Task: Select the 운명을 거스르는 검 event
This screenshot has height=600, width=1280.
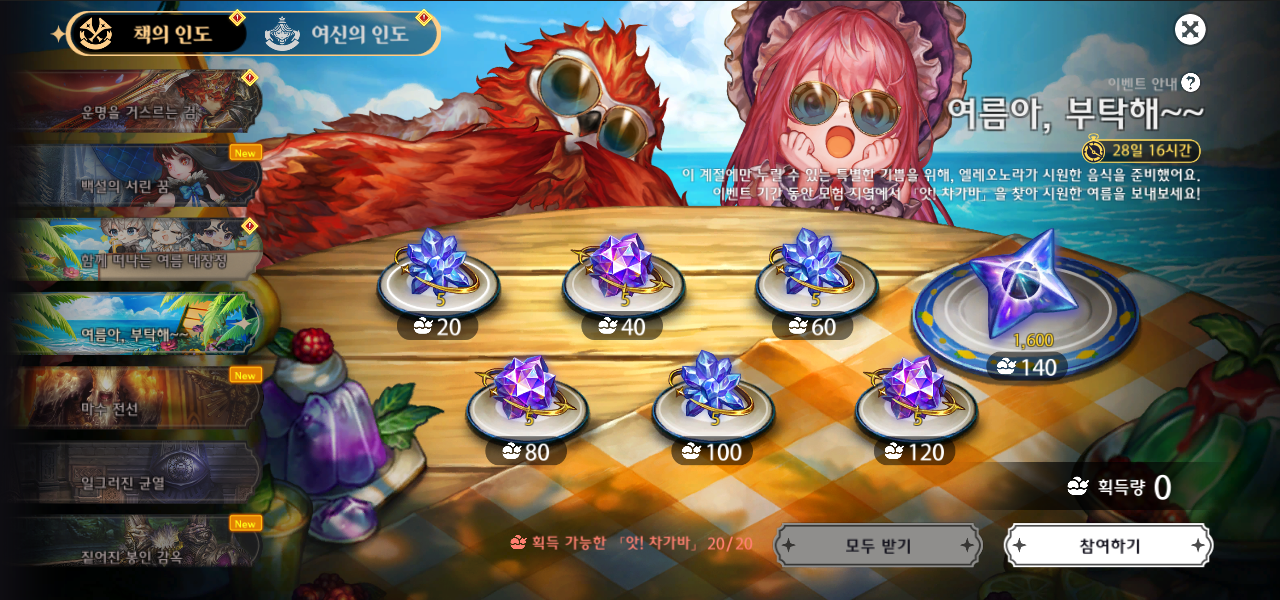Action: click(x=138, y=103)
